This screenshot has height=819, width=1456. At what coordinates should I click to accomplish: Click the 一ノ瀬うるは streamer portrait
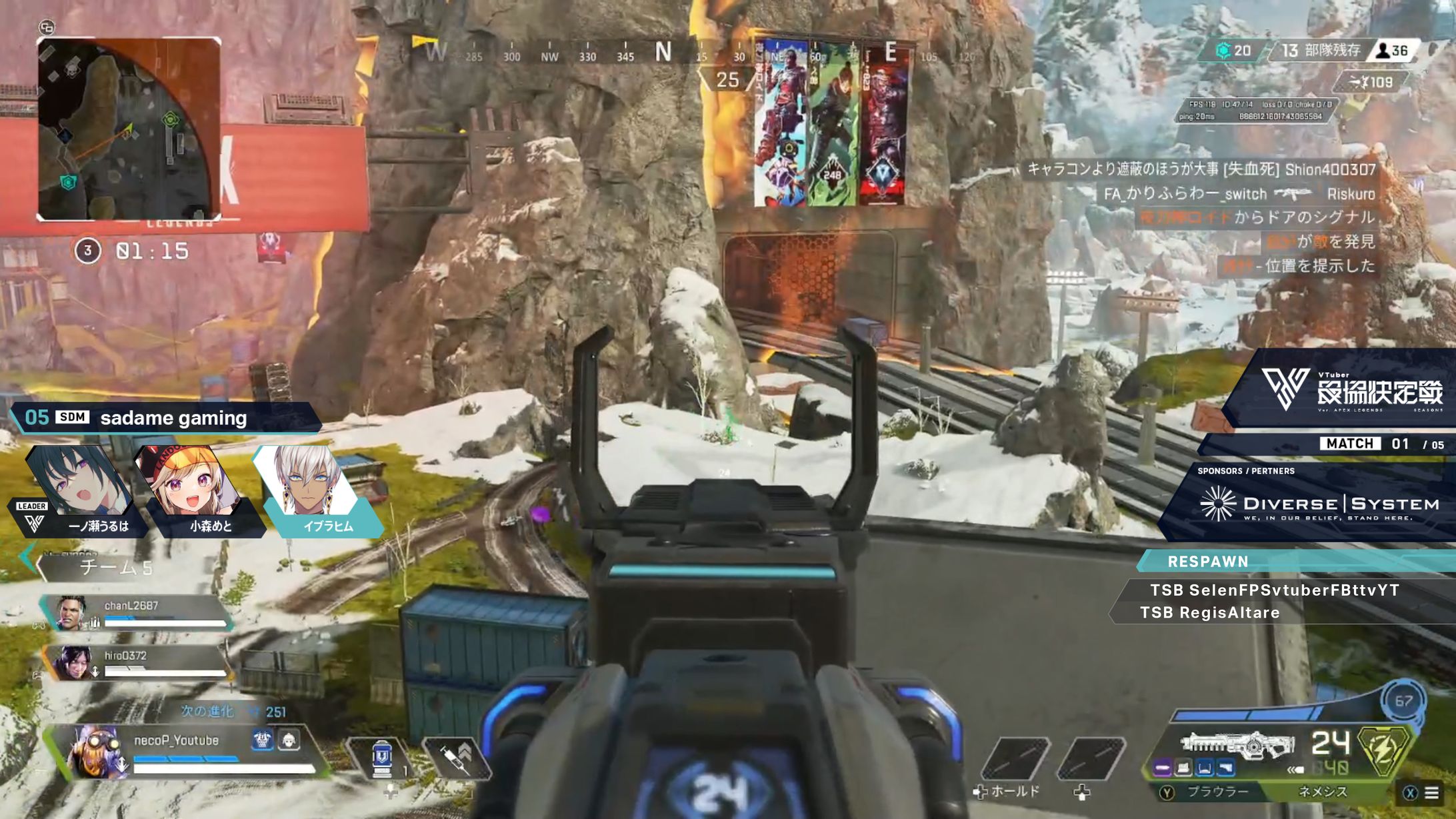pos(79,490)
